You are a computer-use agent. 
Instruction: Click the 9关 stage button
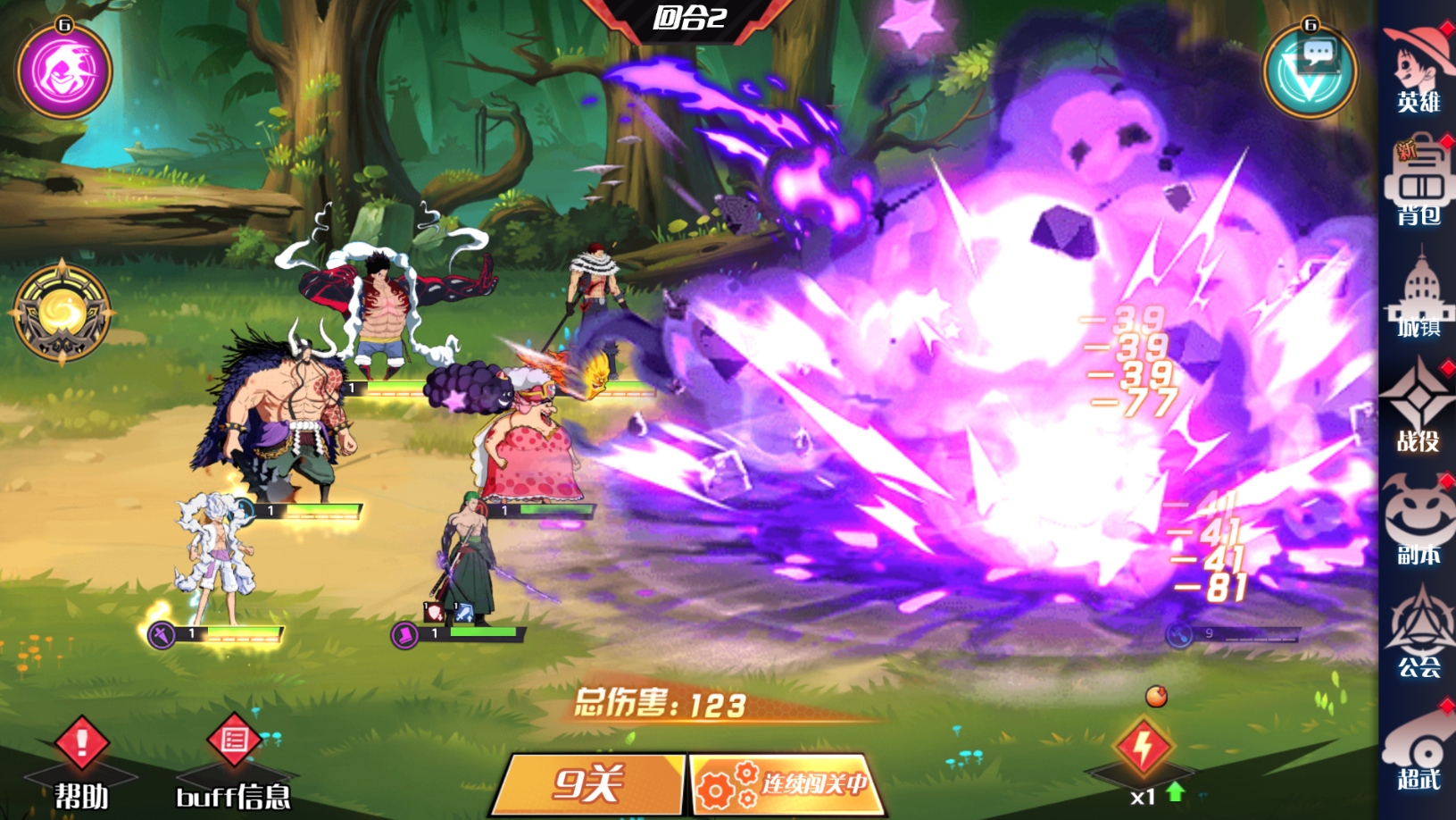[x=587, y=784]
